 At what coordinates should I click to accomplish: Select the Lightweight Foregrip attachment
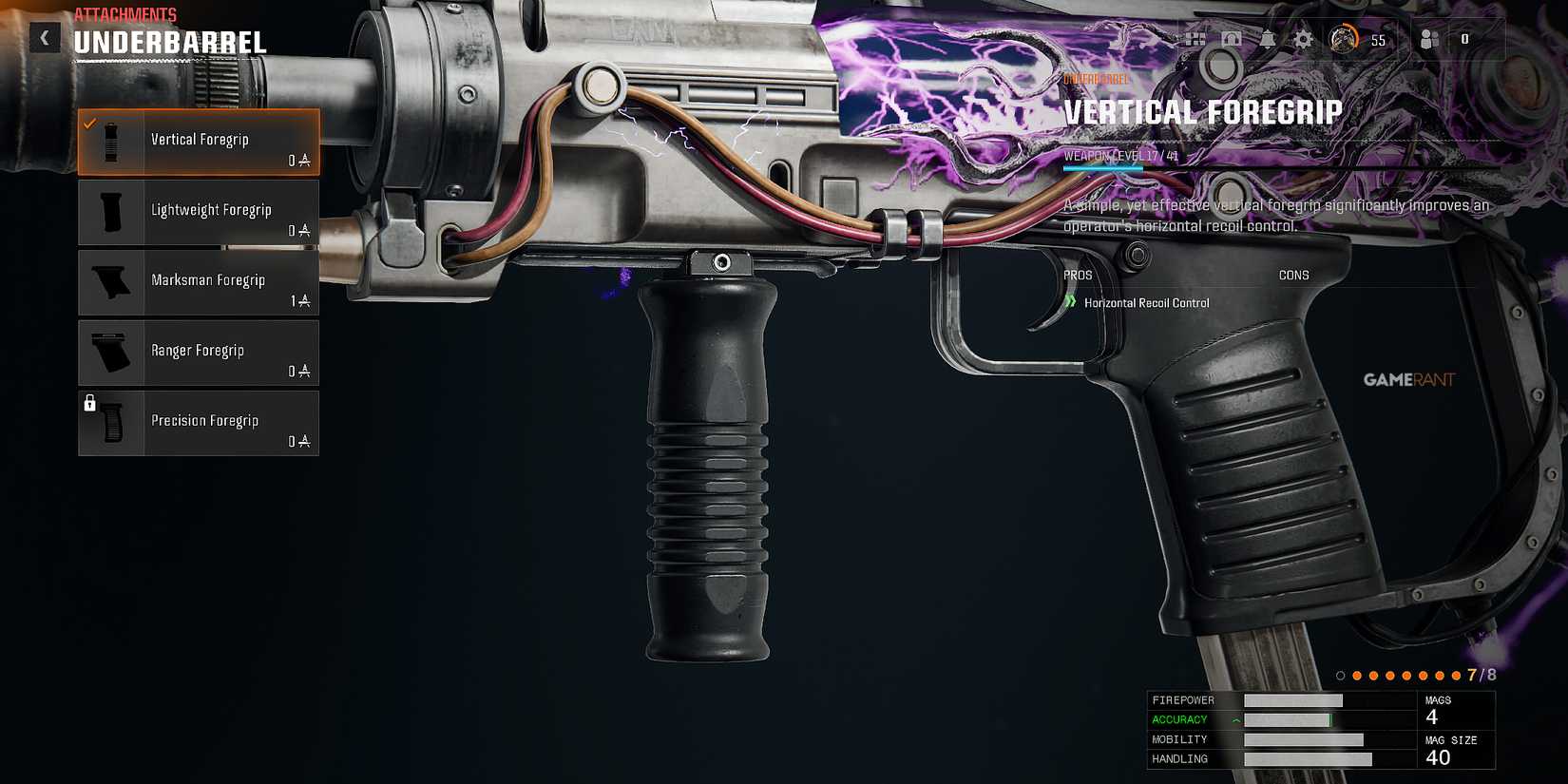coord(200,211)
